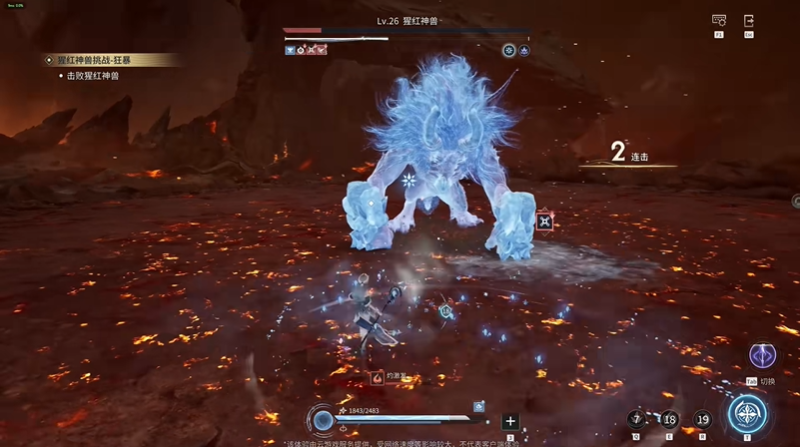Click the plus item slot button
Viewport: 800px width, 447px height.
tap(510, 422)
